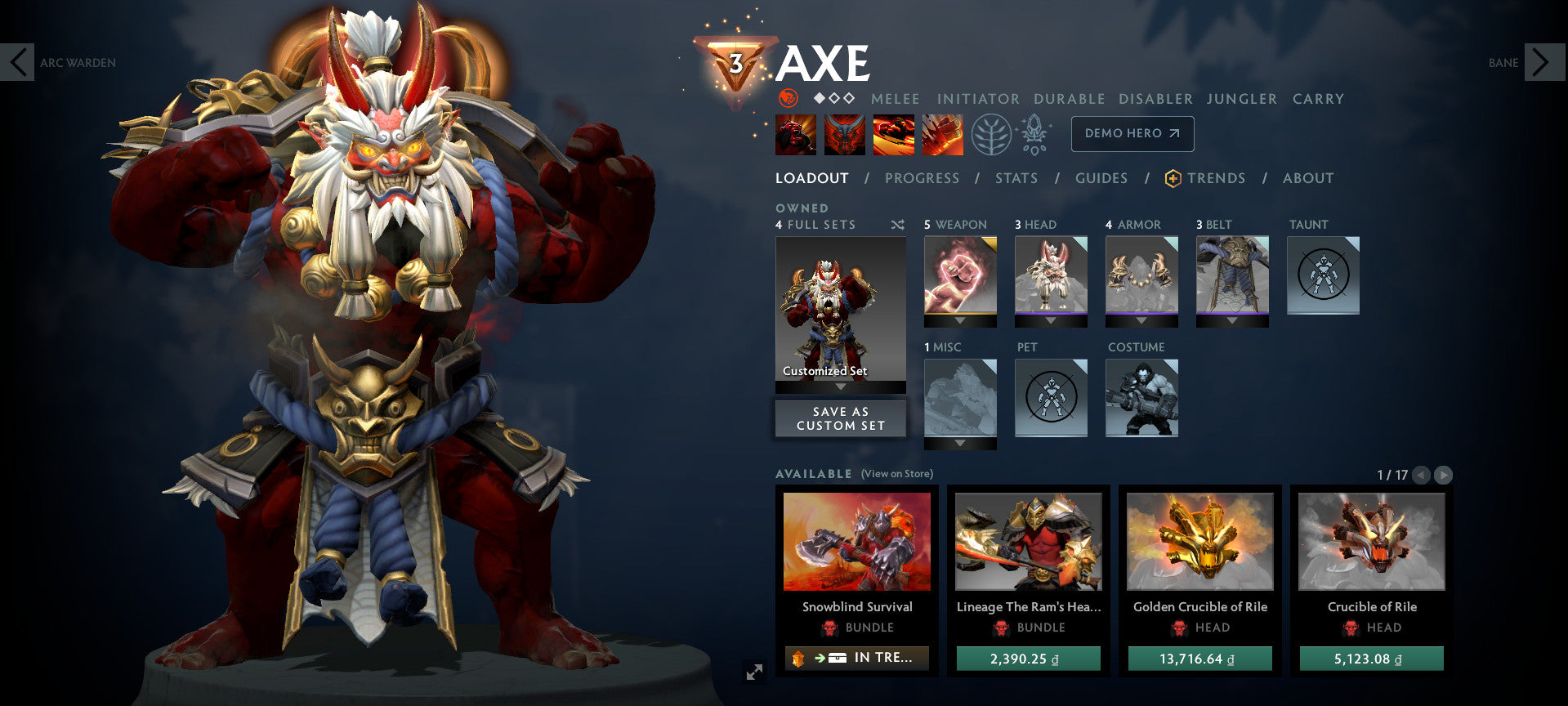This screenshot has width=1568, height=706.
Task: Open the GUIDES tab
Action: coord(1101,178)
